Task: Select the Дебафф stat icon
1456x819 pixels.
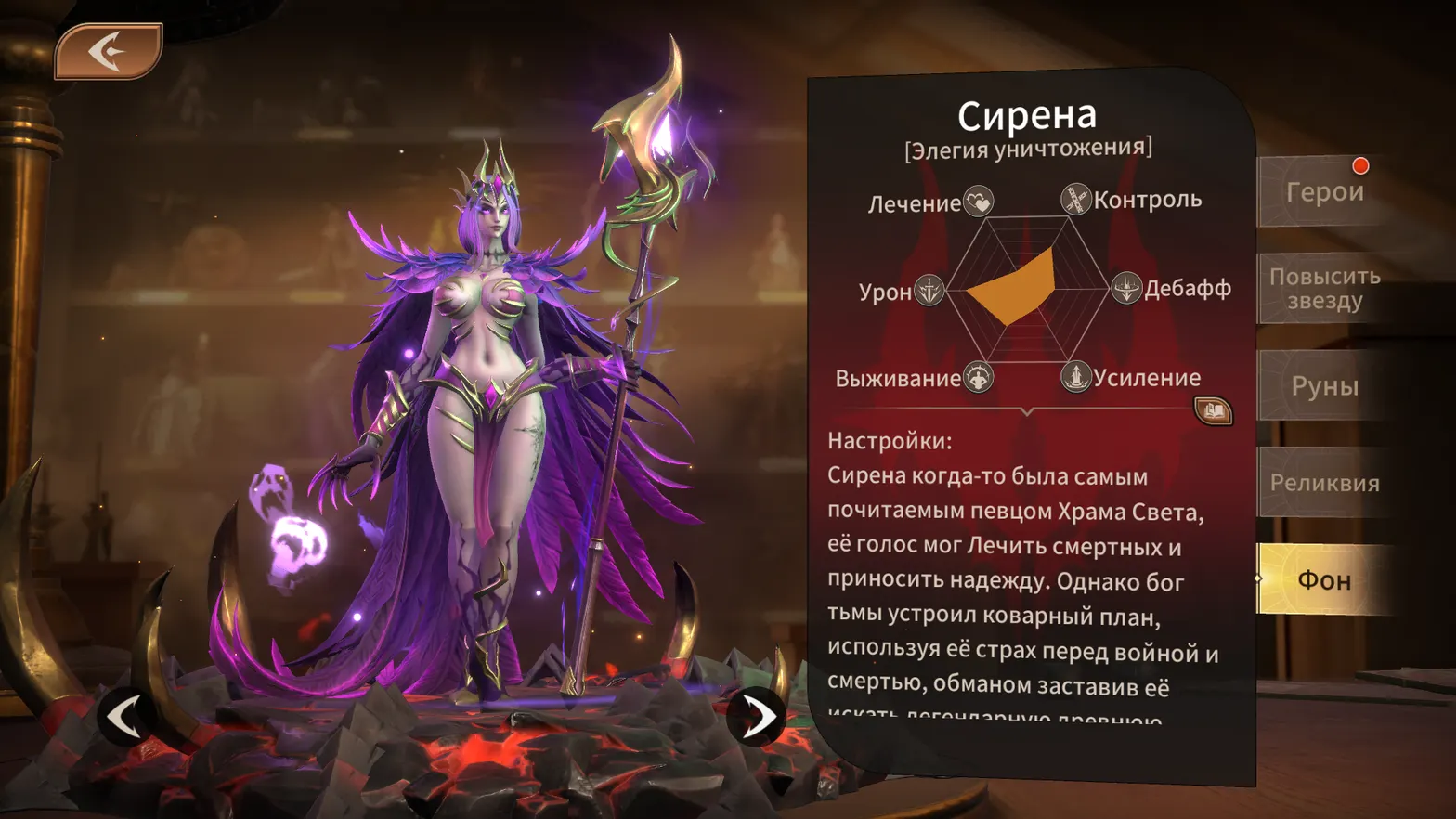Action: coord(1124,288)
